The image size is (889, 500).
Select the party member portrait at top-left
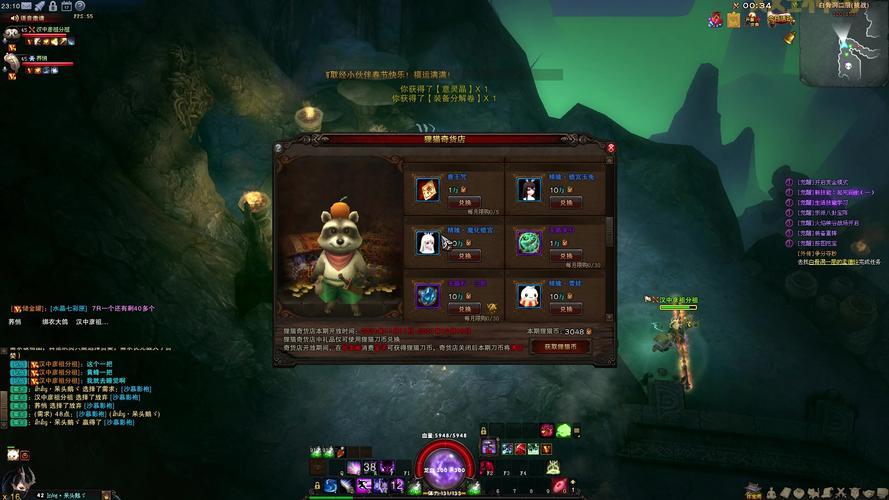pos(12,33)
